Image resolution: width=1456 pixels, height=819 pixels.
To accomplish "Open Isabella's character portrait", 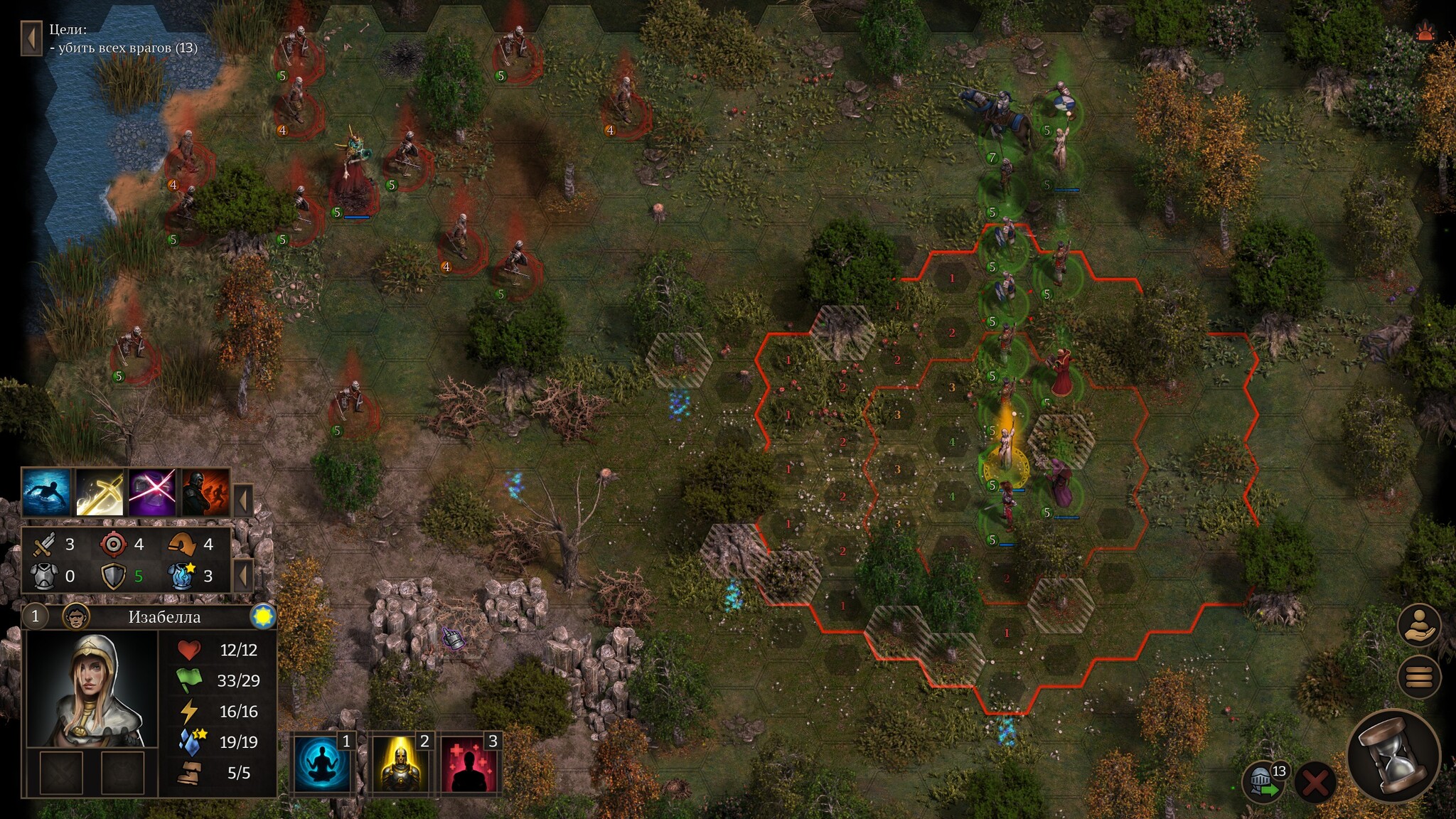I will tap(92, 688).
